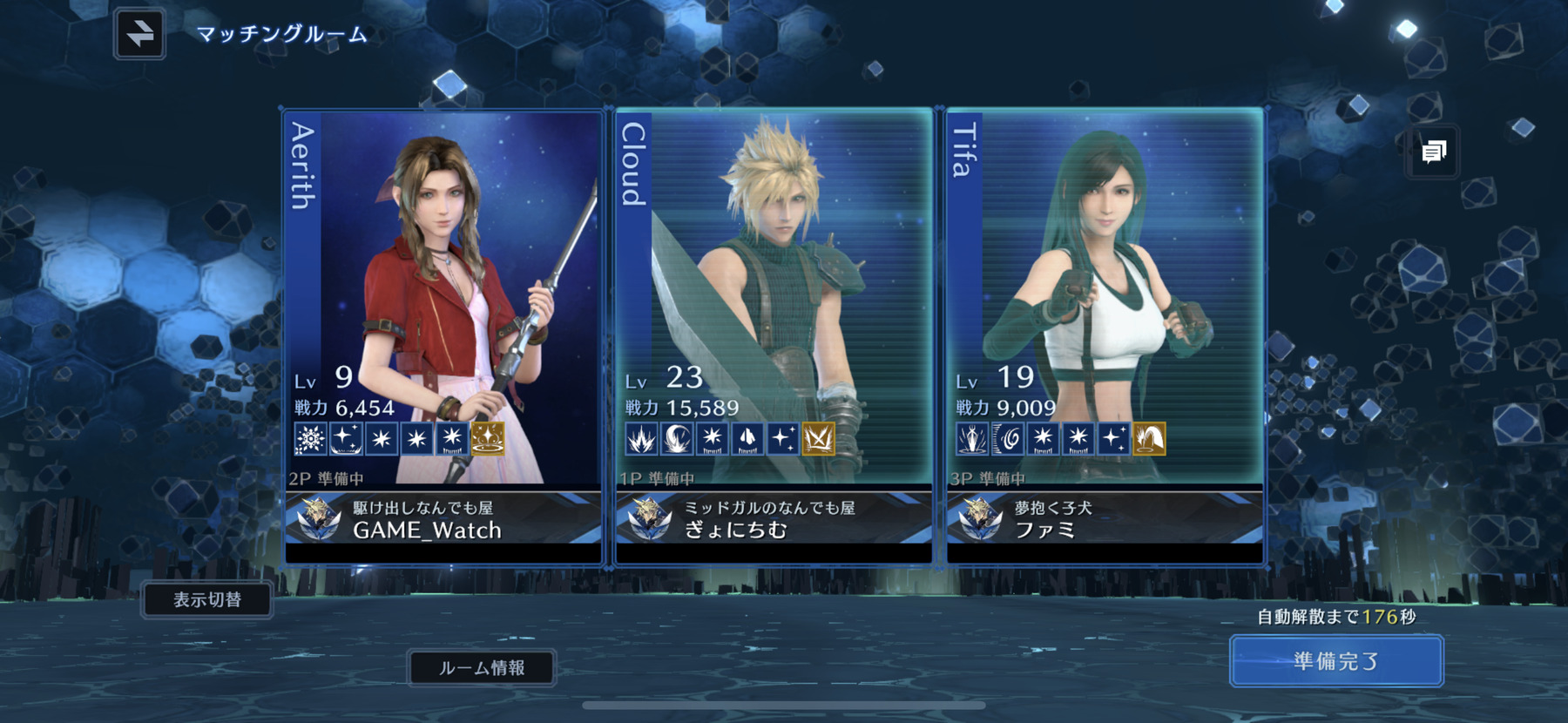Inspect Tifa's swirl wind materia icon
Viewport: 1568px width, 723px height.
tap(1008, 438)
